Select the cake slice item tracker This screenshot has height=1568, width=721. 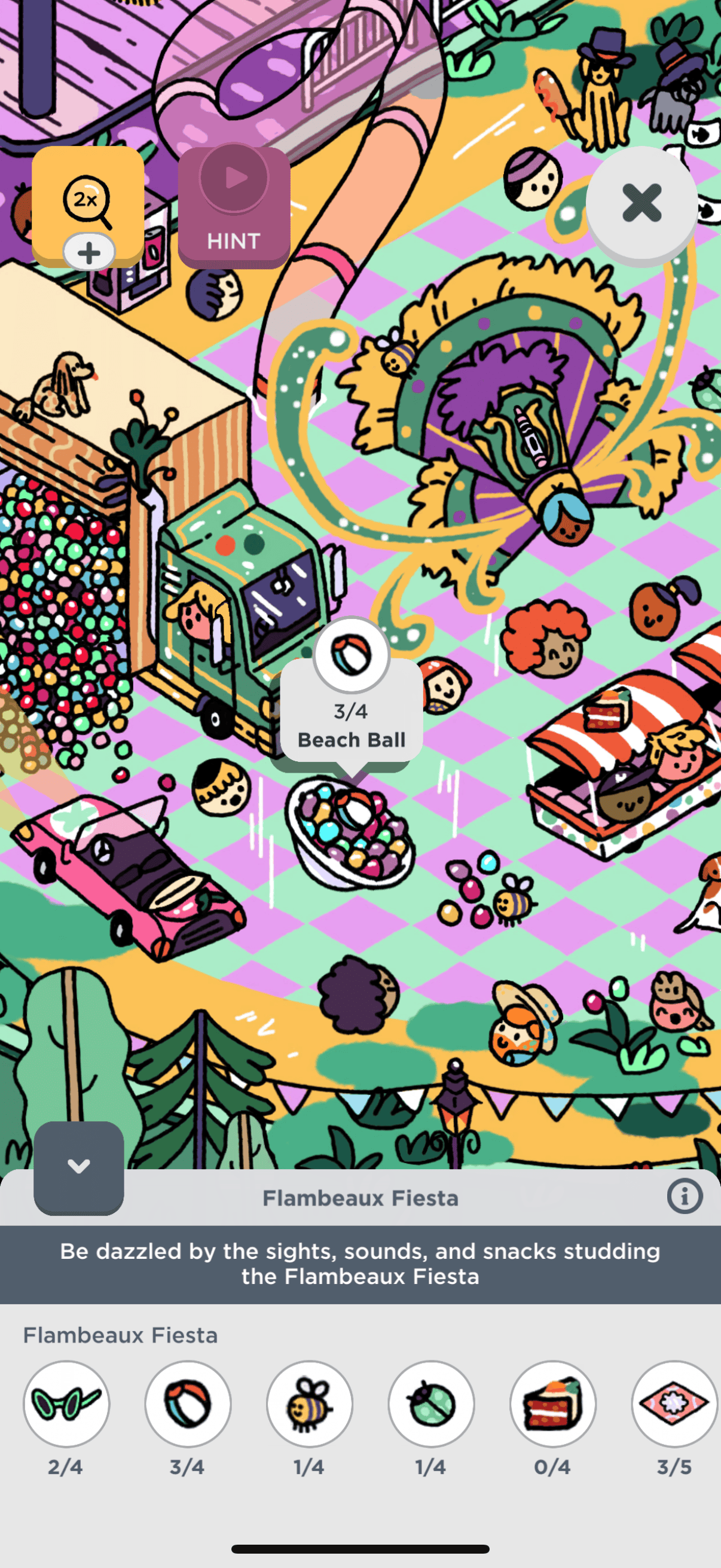(x=553, y=1403)
